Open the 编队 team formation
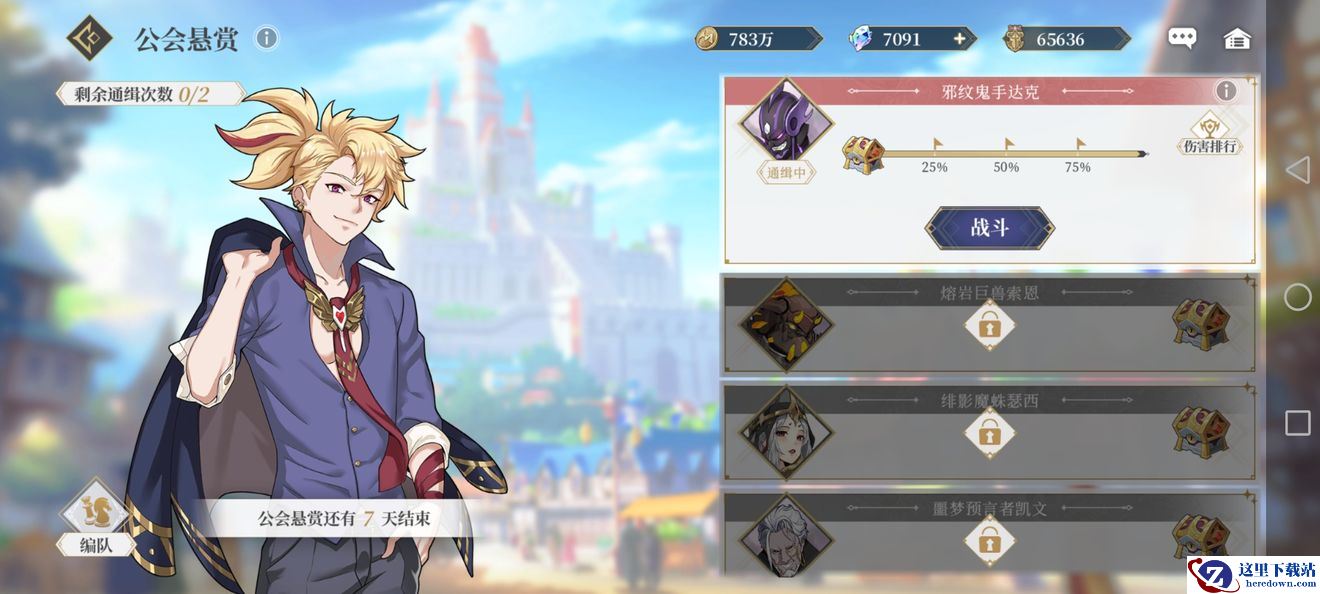 [94, 518]
